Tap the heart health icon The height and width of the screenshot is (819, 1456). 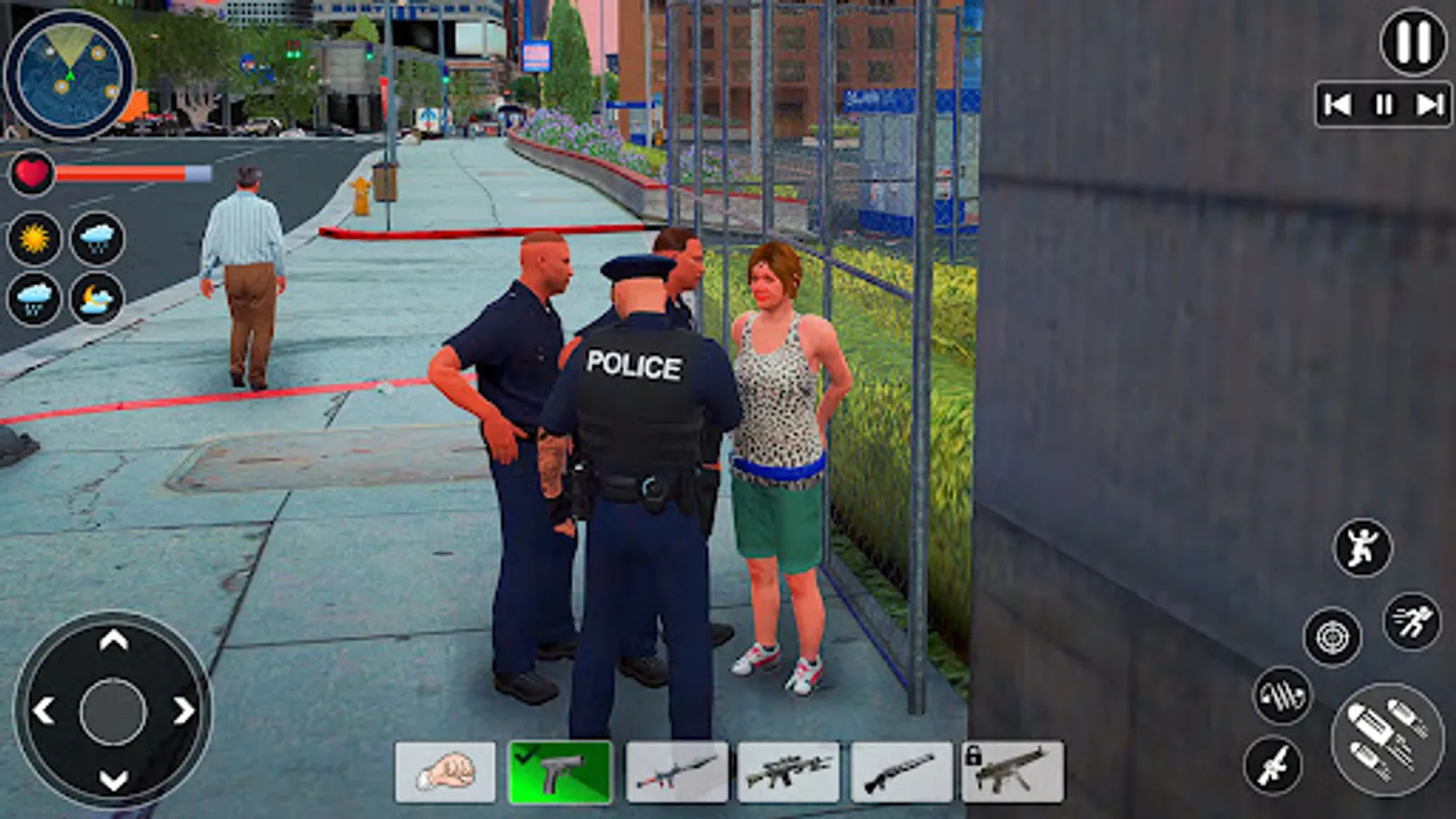(x=31, y=174)
